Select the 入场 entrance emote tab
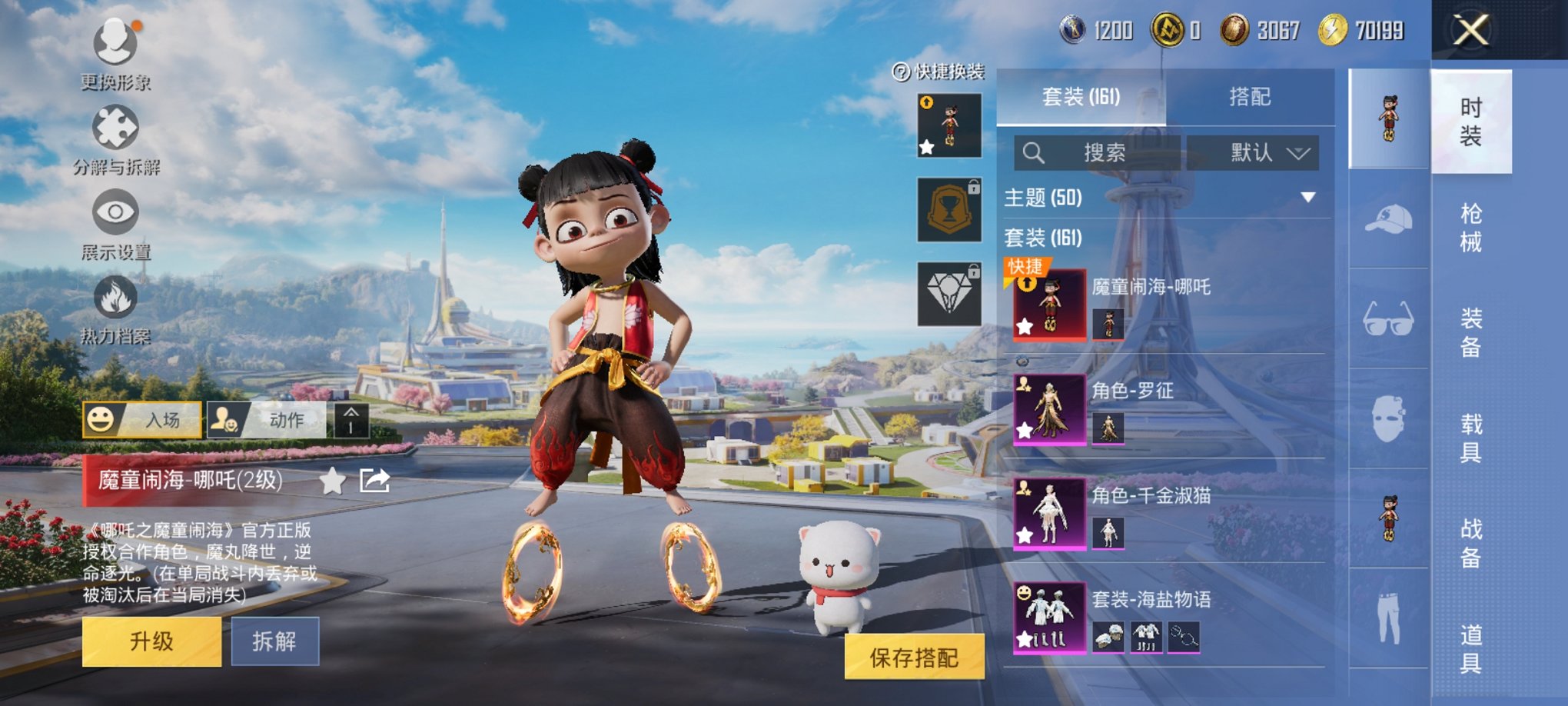 (142, 420)
